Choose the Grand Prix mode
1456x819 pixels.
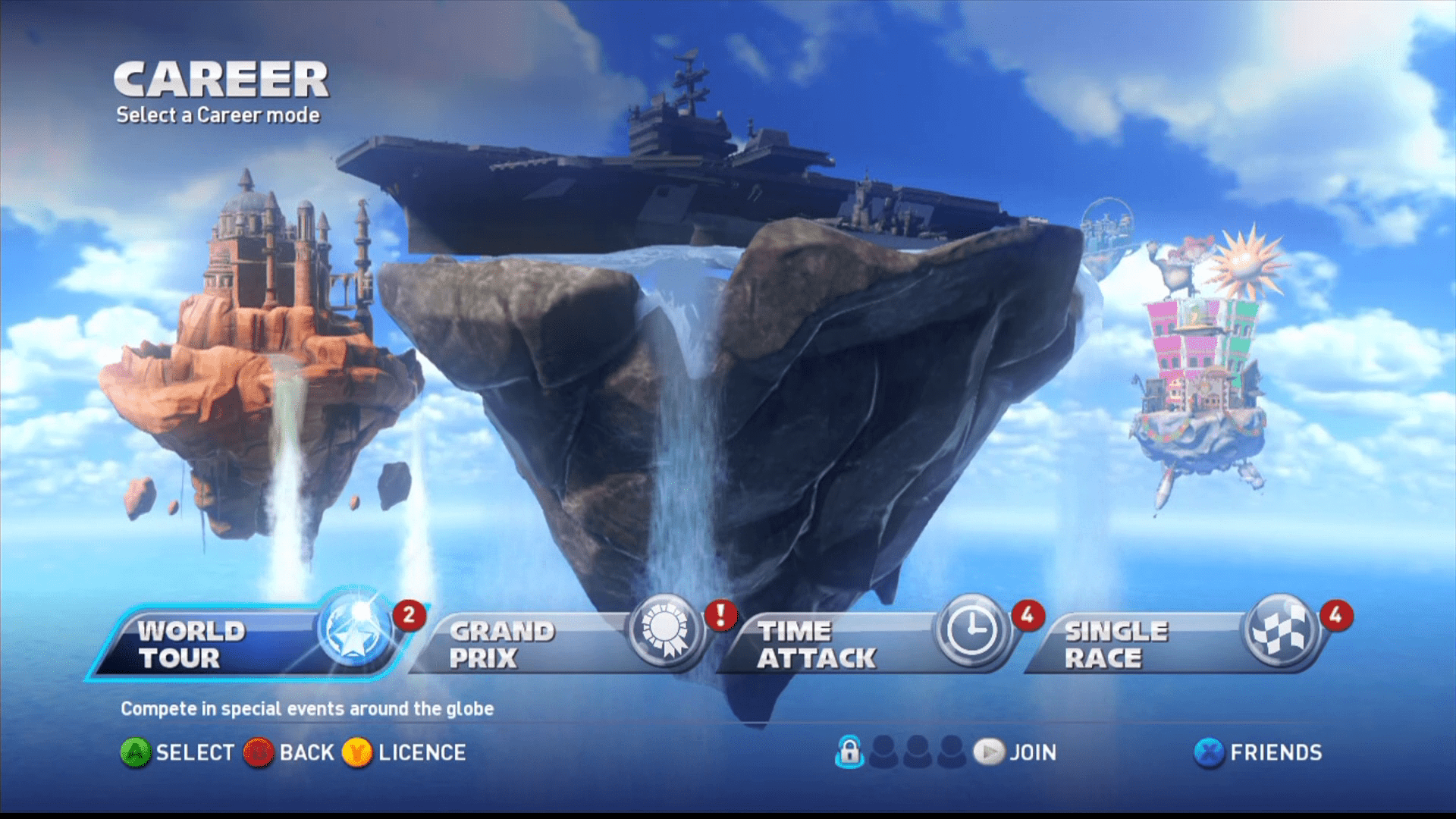click(x=557, y=644)
